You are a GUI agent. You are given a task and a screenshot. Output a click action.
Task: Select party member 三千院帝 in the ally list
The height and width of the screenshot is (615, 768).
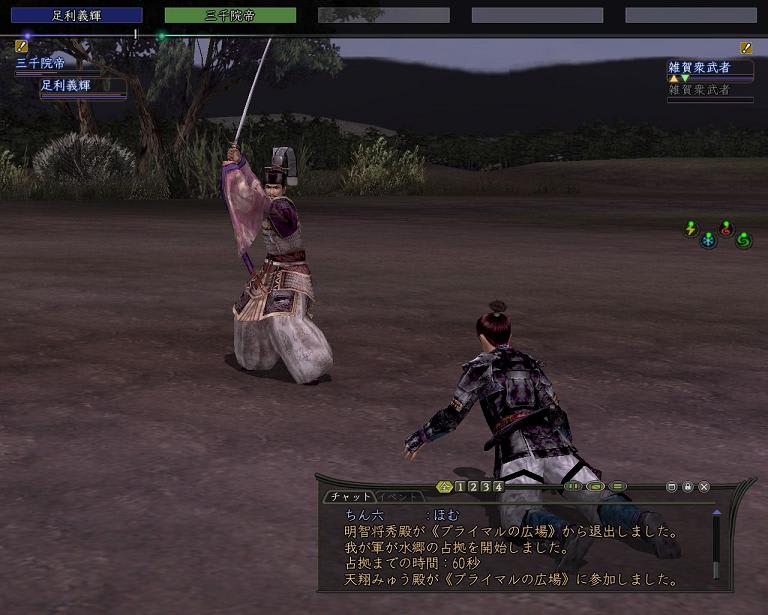(40, 63)
